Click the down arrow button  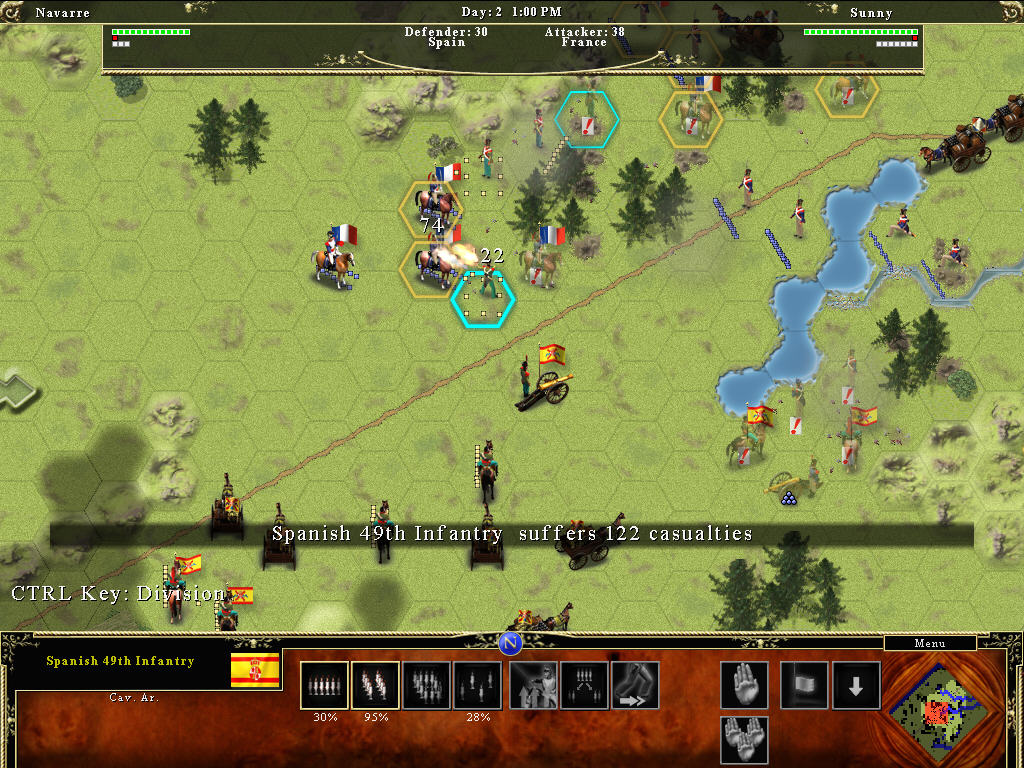(x=856, y=685)
